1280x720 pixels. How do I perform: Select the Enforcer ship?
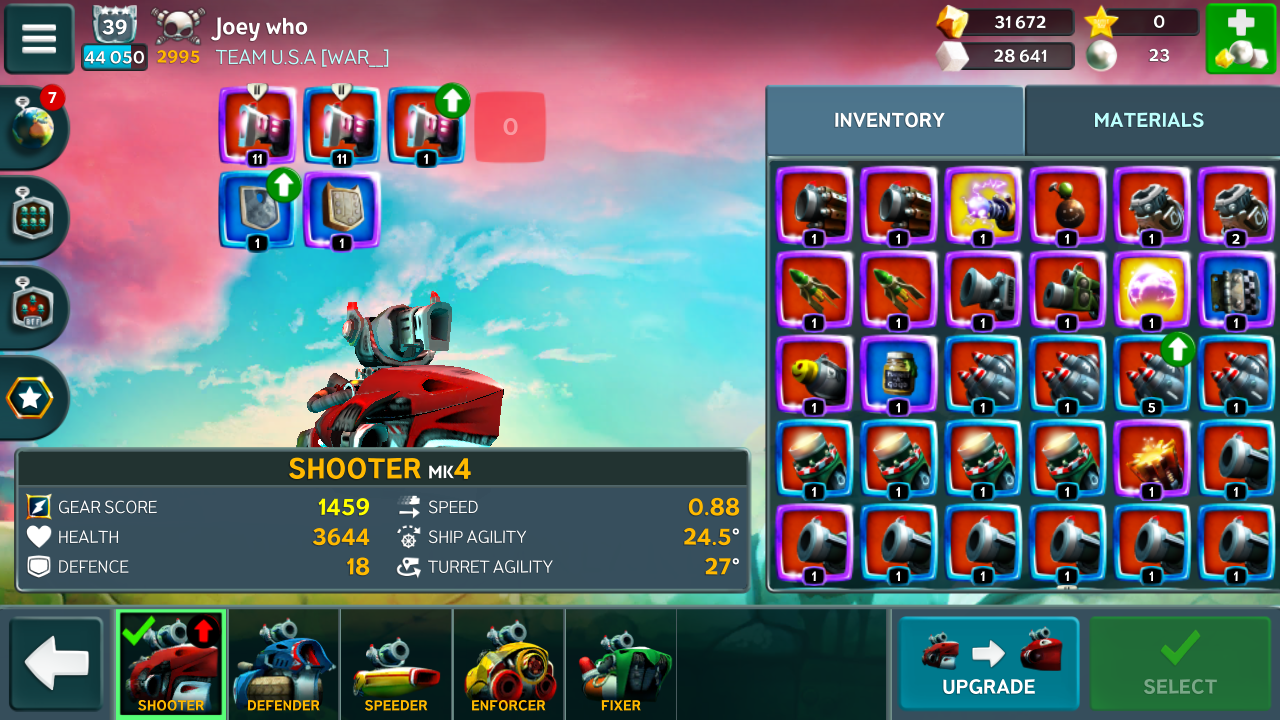click(508, 664)
